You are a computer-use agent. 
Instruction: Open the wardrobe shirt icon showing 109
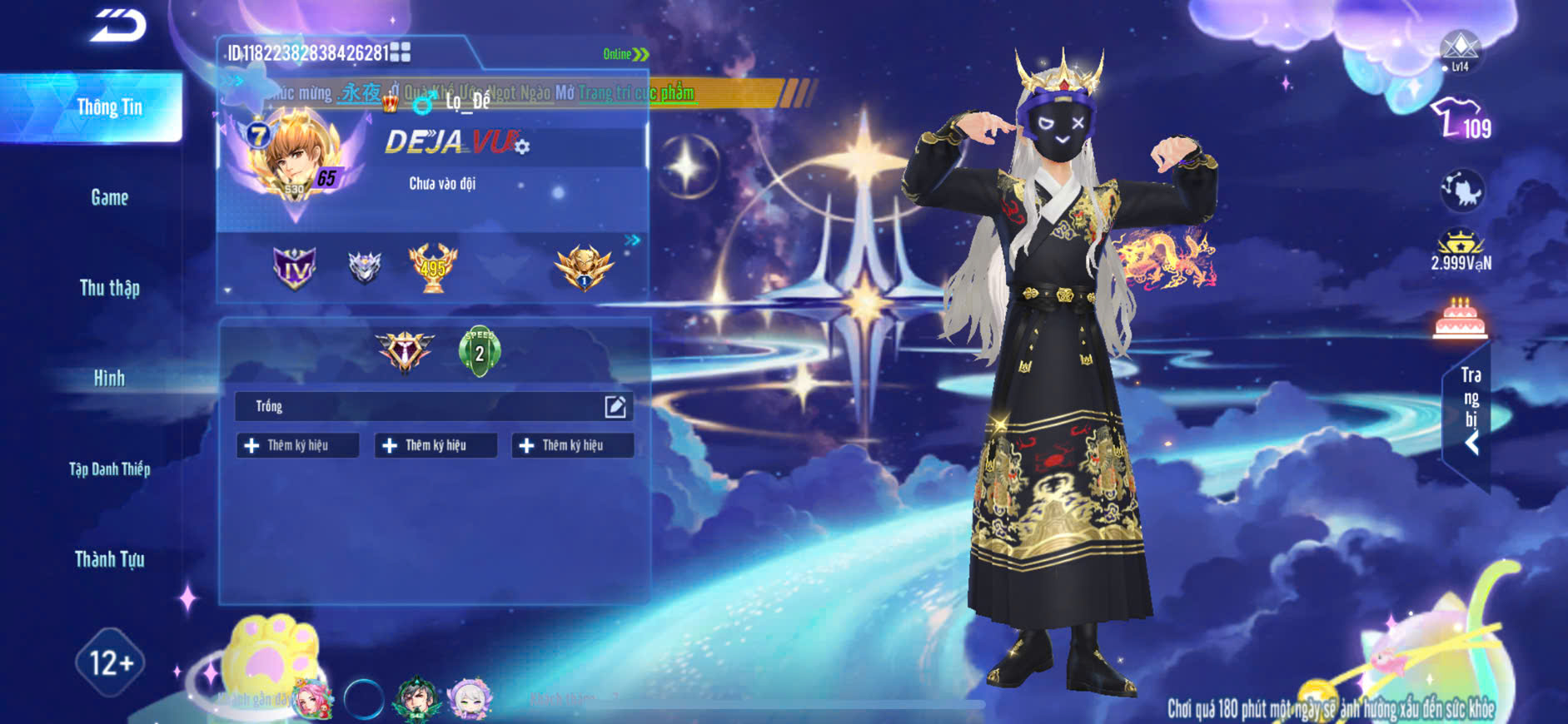point(1461,119)
